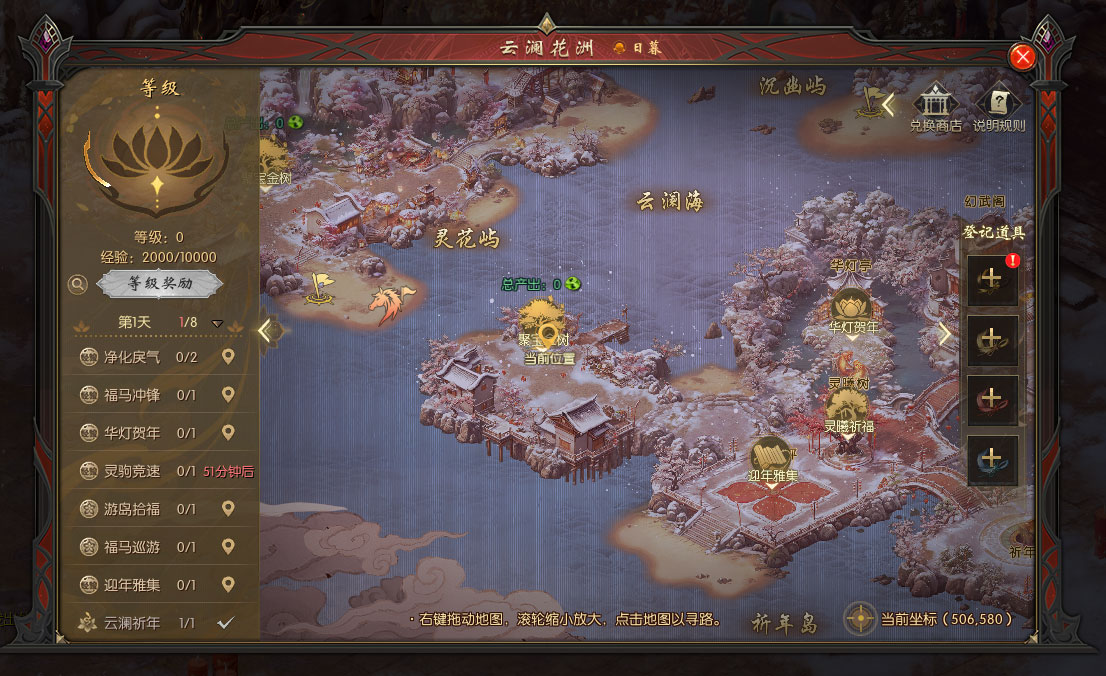The height and width of the screenshot is (676, 1106).
Task: Click the magnifier beside 等级奖励
Action: tap(78, 285)
